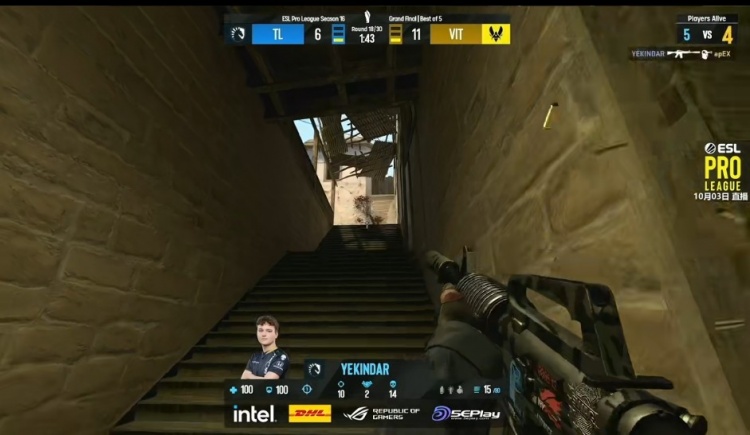Open the DHL sponsor logo

[310, 413]
